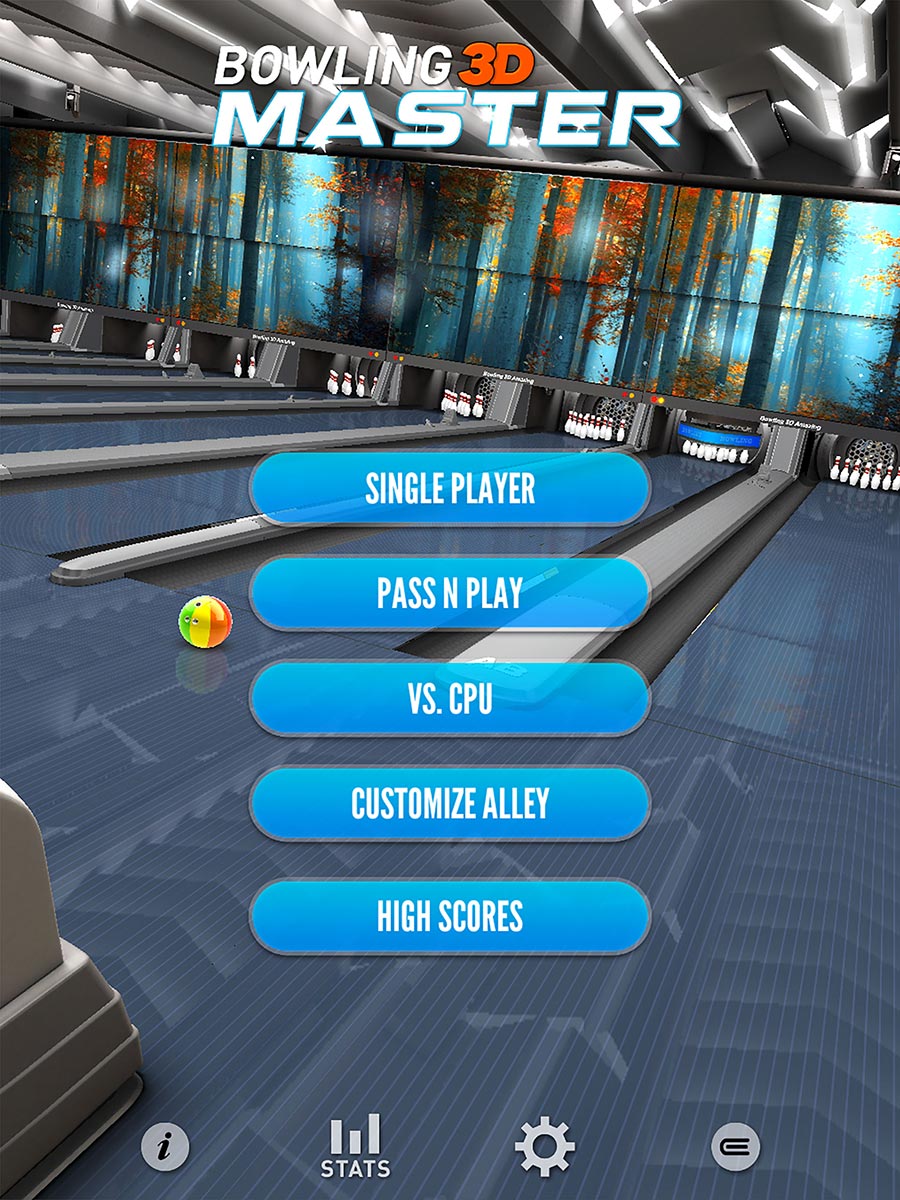Select the VS. CPU mode

point(450,699)
